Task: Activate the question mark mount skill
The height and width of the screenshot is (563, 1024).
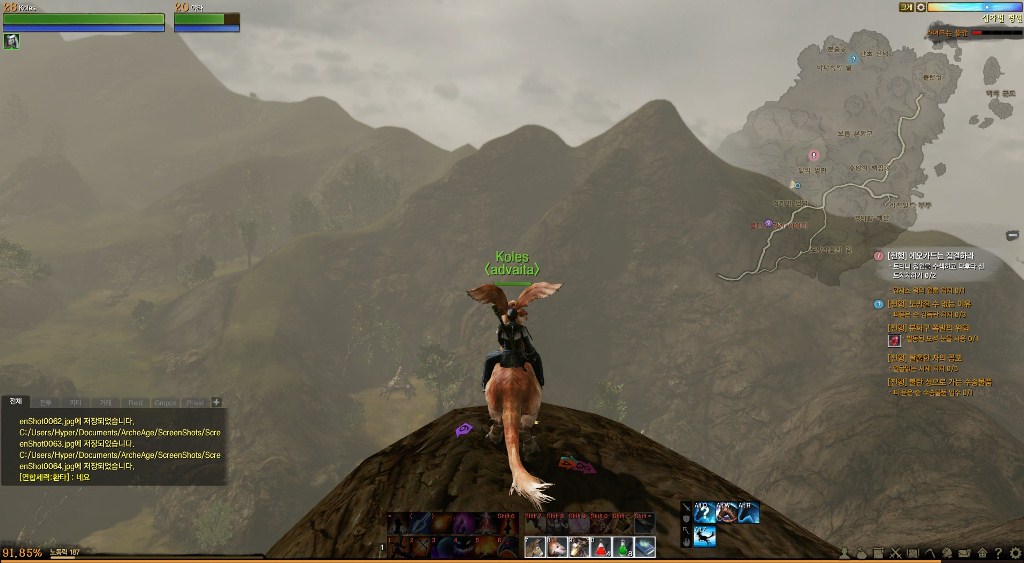Action: pos(704,513)
